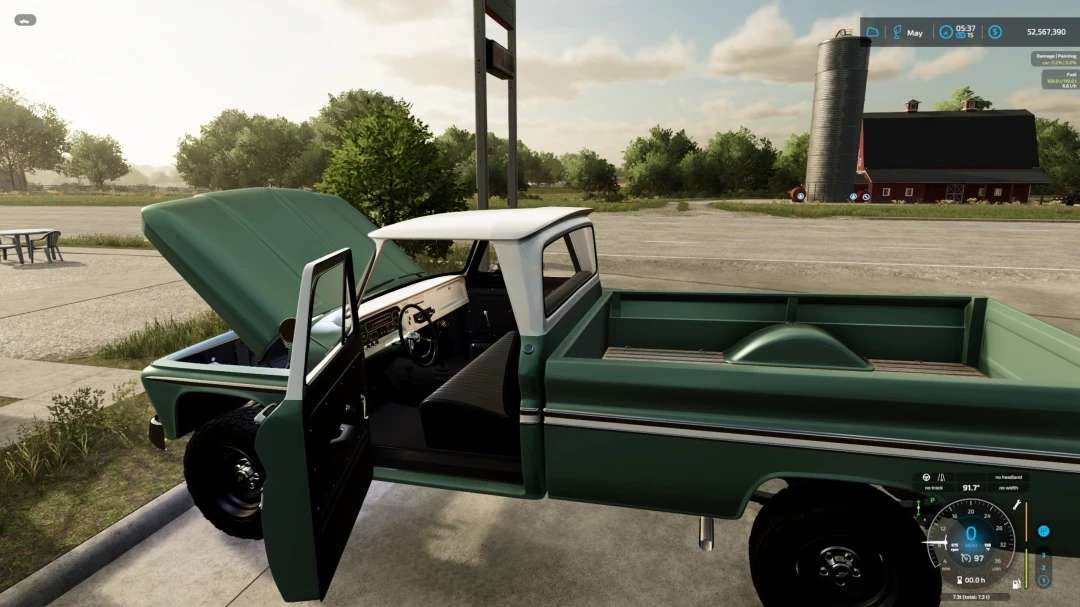Click the money dollar coin icon
1080x607 pixels.
click(x=995, y=32)
